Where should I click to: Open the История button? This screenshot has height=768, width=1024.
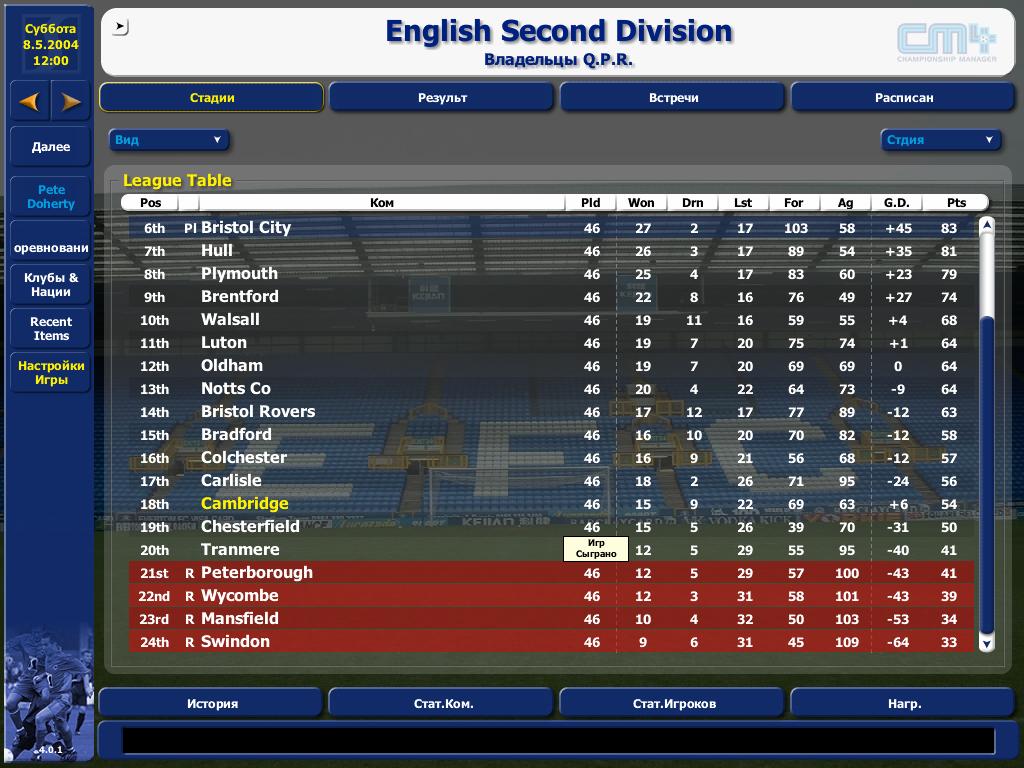pos(212,703)
